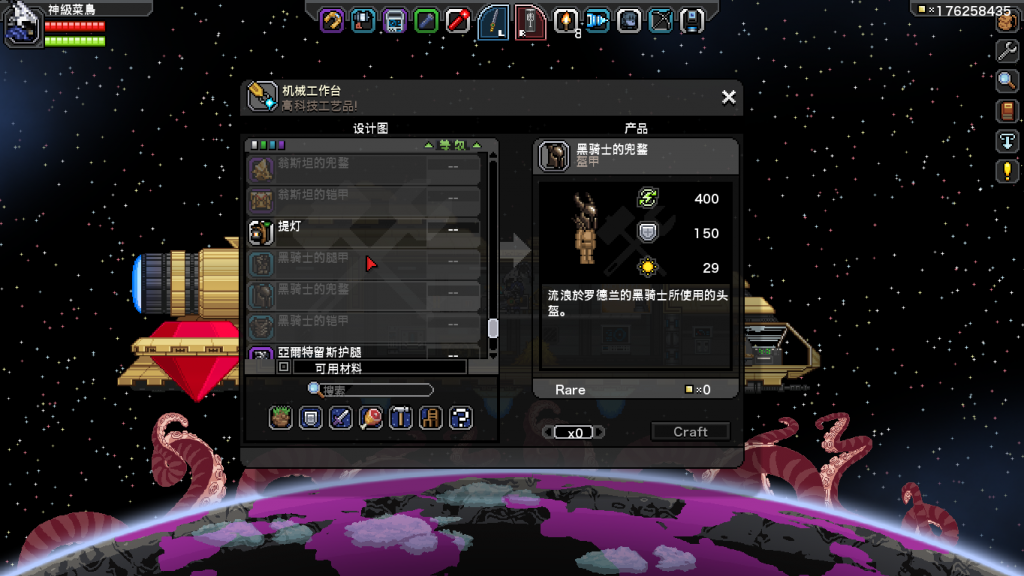Show the chair furniture category

(431, 418)
